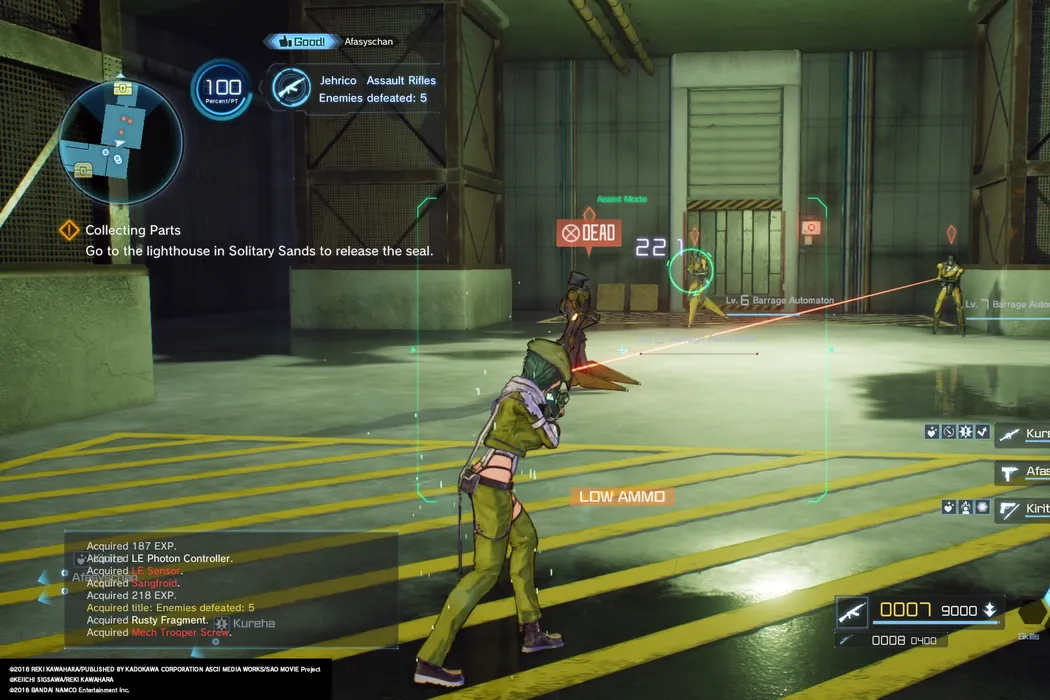Select the equipped assault rifle weapon slot
The height and width of the screenshot is (700, 1050).
tap(852, 611)
